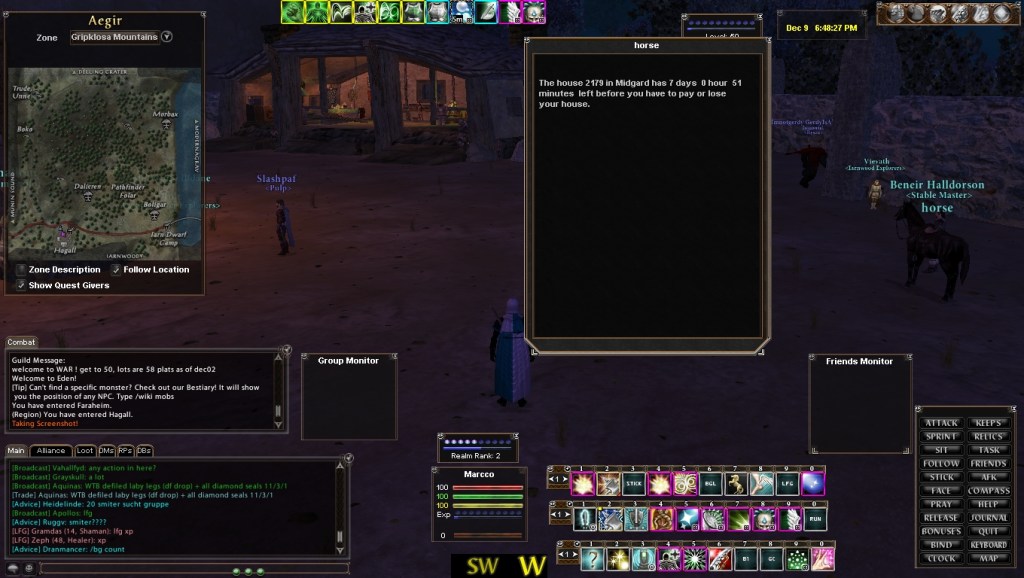Click the ATTACK command button
This screenshot has height=578, width=1024.
[x=942, y=423]
